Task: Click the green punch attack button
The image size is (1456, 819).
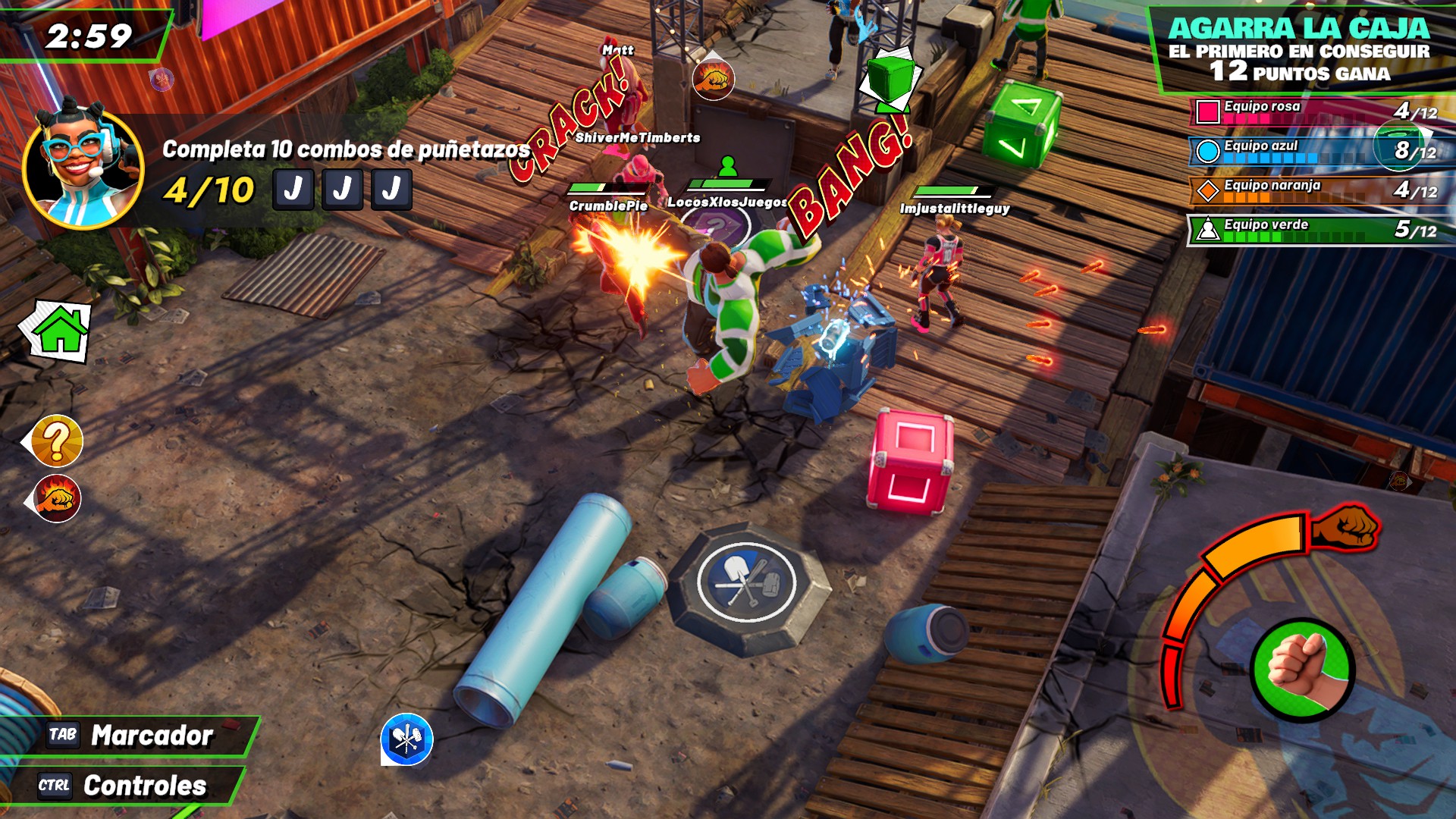Action: pos(1302,668)
